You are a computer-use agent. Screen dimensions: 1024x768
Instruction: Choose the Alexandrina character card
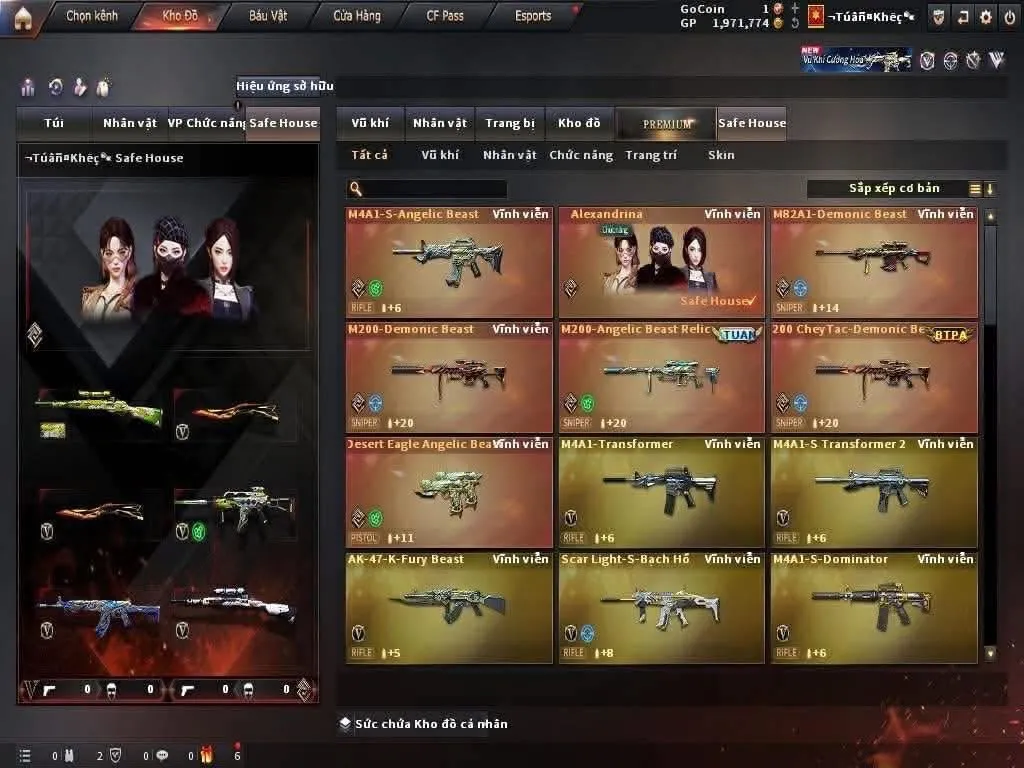pos(661,262)
